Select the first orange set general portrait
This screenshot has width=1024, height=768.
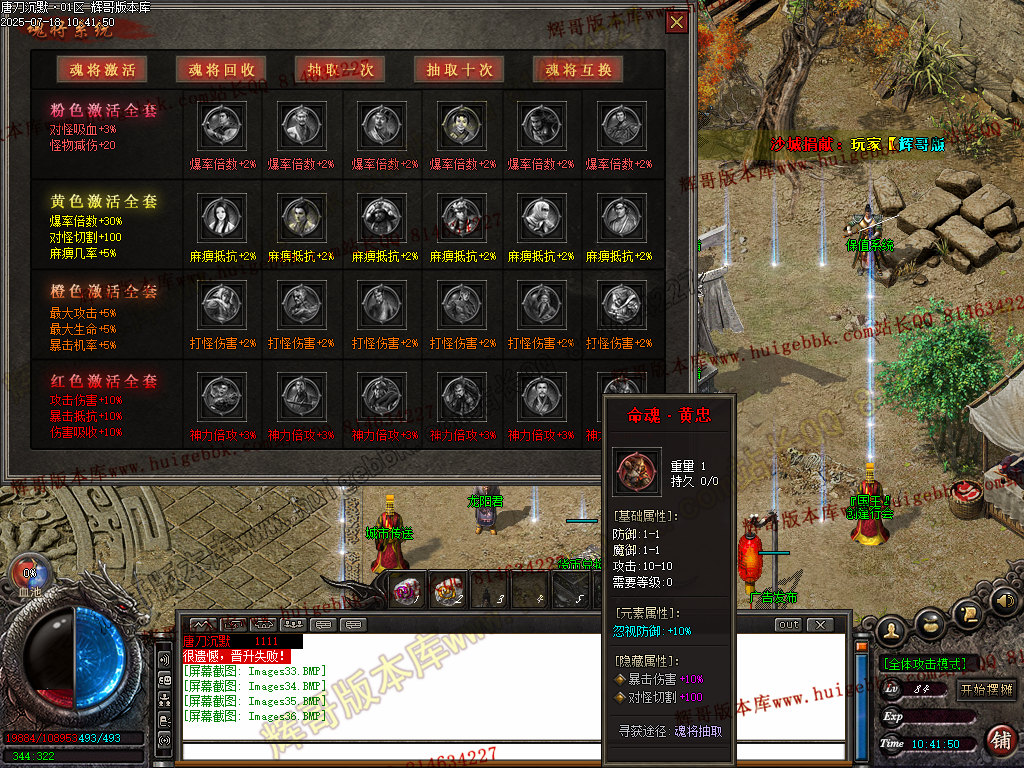pos(221,303)
